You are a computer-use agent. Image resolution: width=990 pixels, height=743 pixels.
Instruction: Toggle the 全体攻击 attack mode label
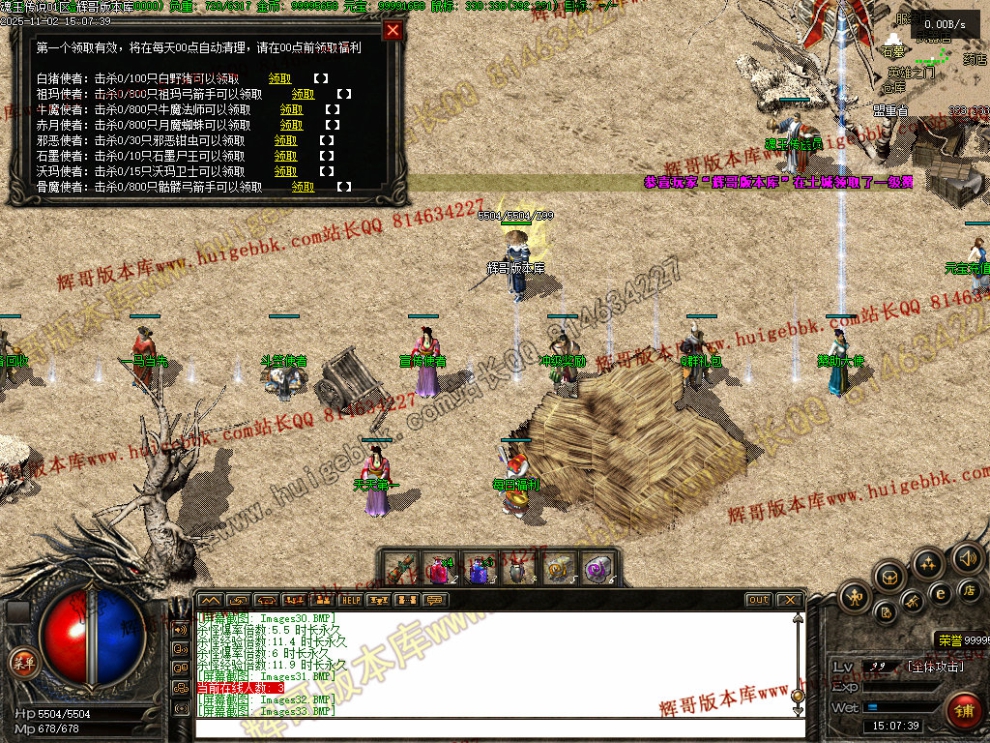click(936, 666)
